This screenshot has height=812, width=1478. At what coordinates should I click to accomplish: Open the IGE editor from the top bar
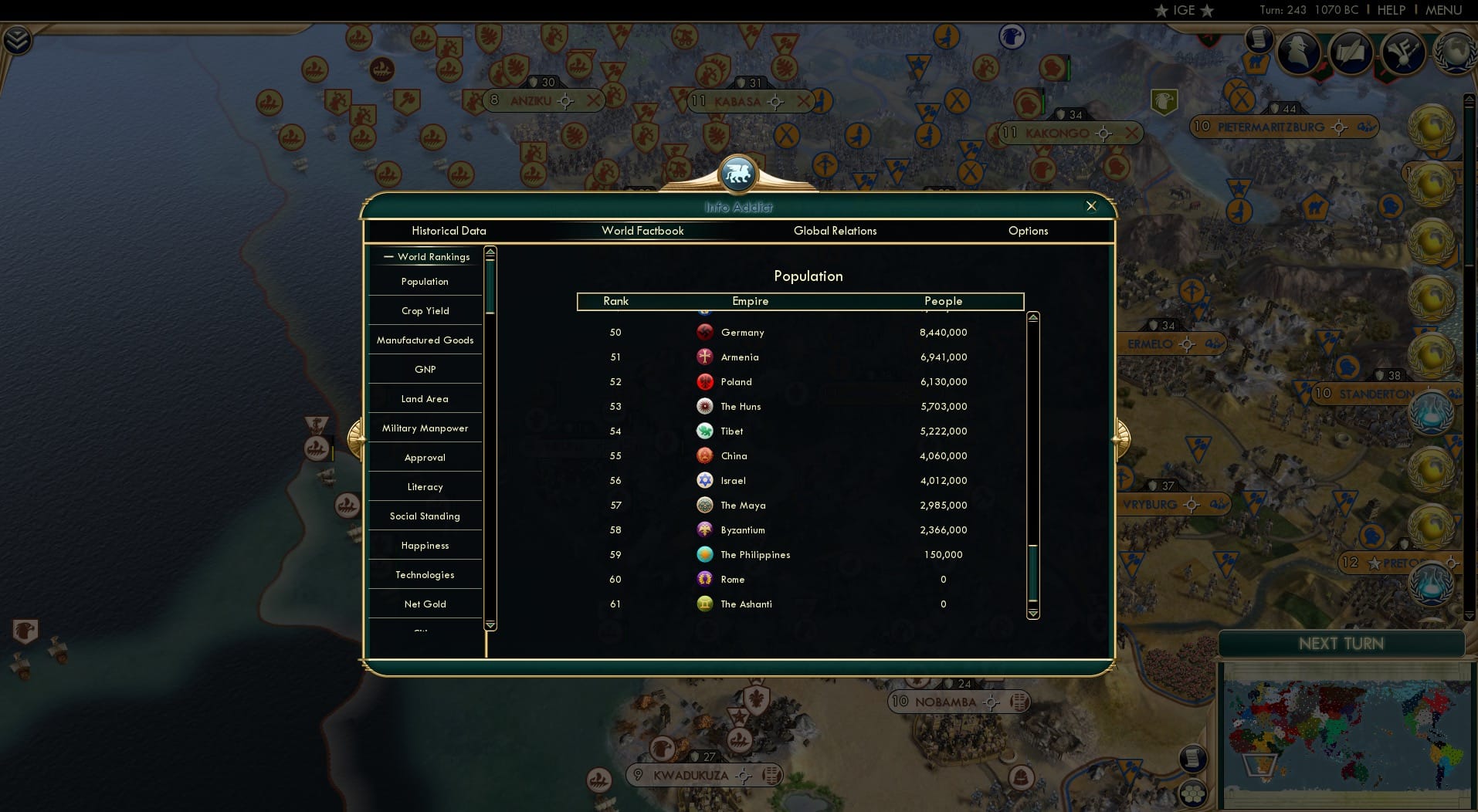click(x=1184, y=11)
